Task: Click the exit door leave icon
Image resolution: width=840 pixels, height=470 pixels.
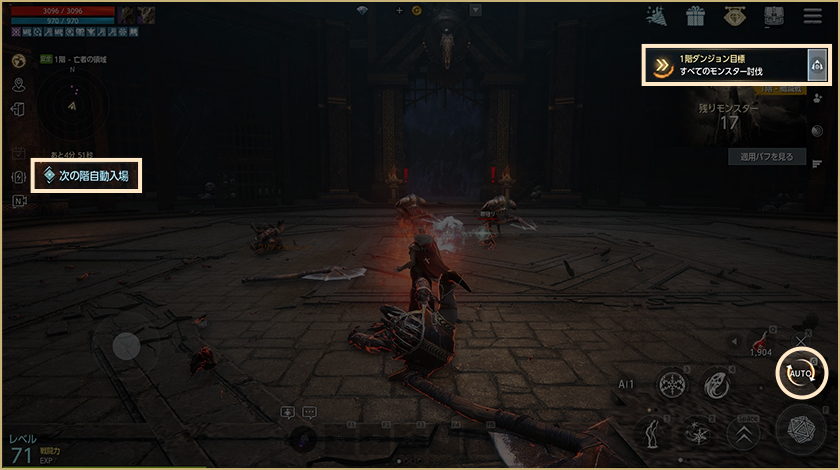Action: tap(19, 110)
